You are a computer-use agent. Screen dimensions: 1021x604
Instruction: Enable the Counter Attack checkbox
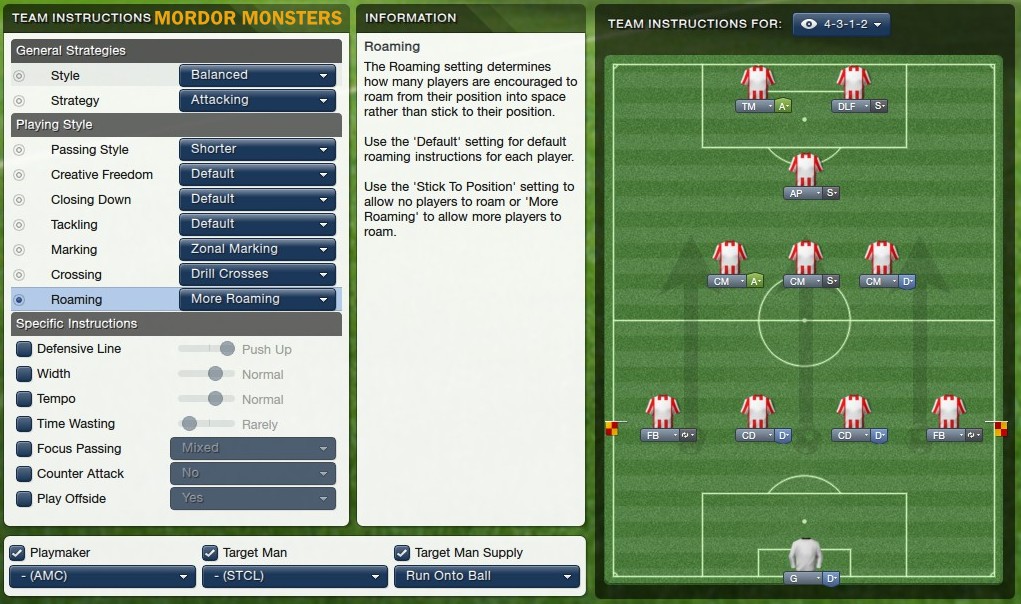tap(24, 474)
